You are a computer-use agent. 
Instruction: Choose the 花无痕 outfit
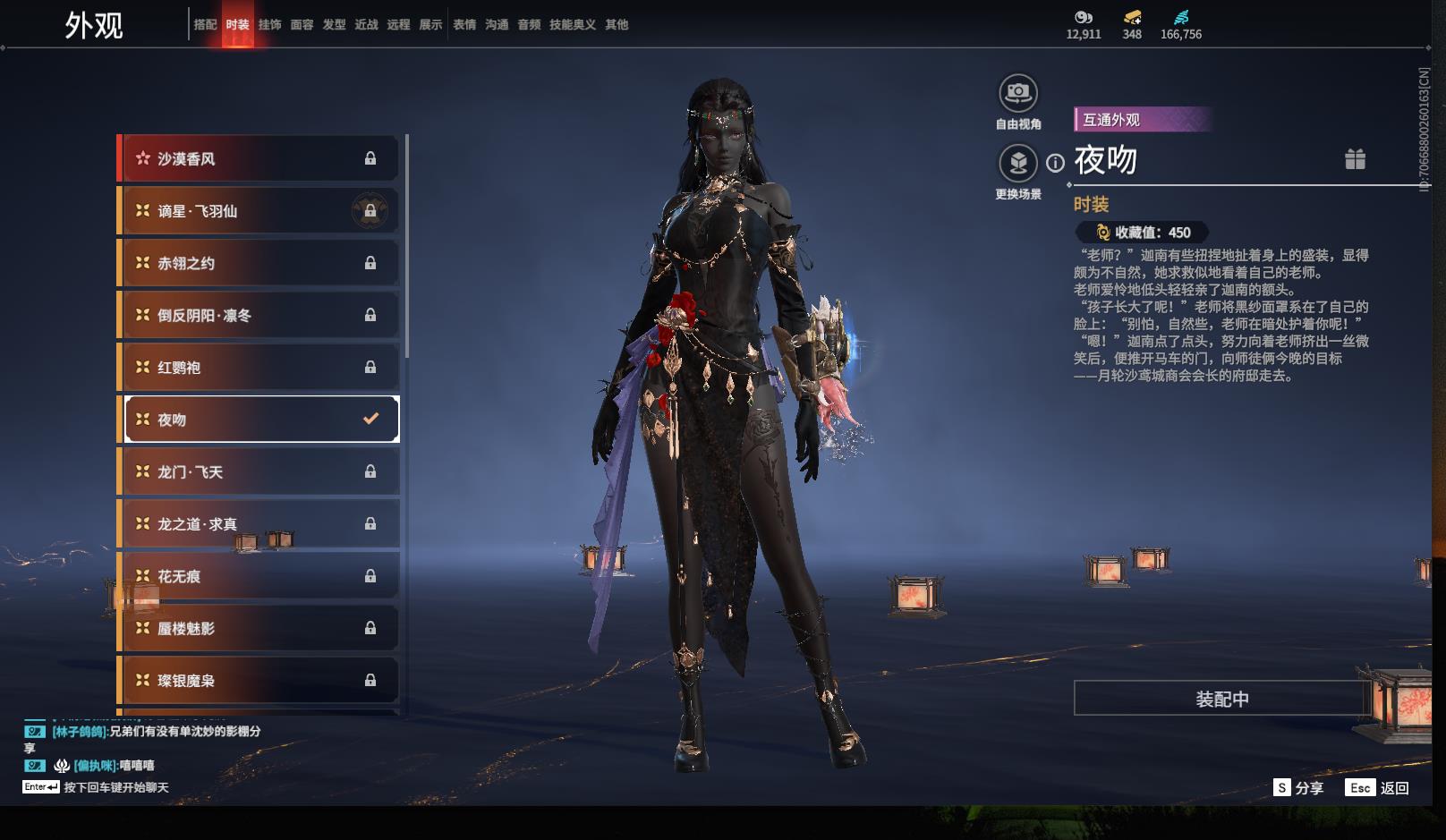[259, 576]
